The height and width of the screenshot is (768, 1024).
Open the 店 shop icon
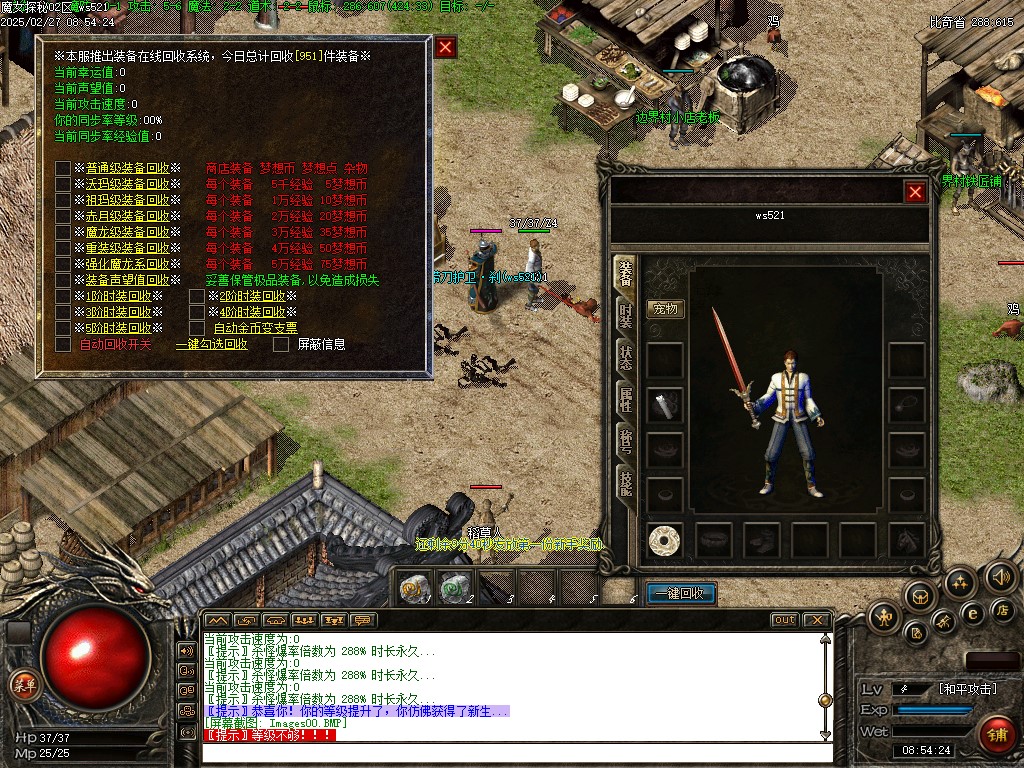1003,609
